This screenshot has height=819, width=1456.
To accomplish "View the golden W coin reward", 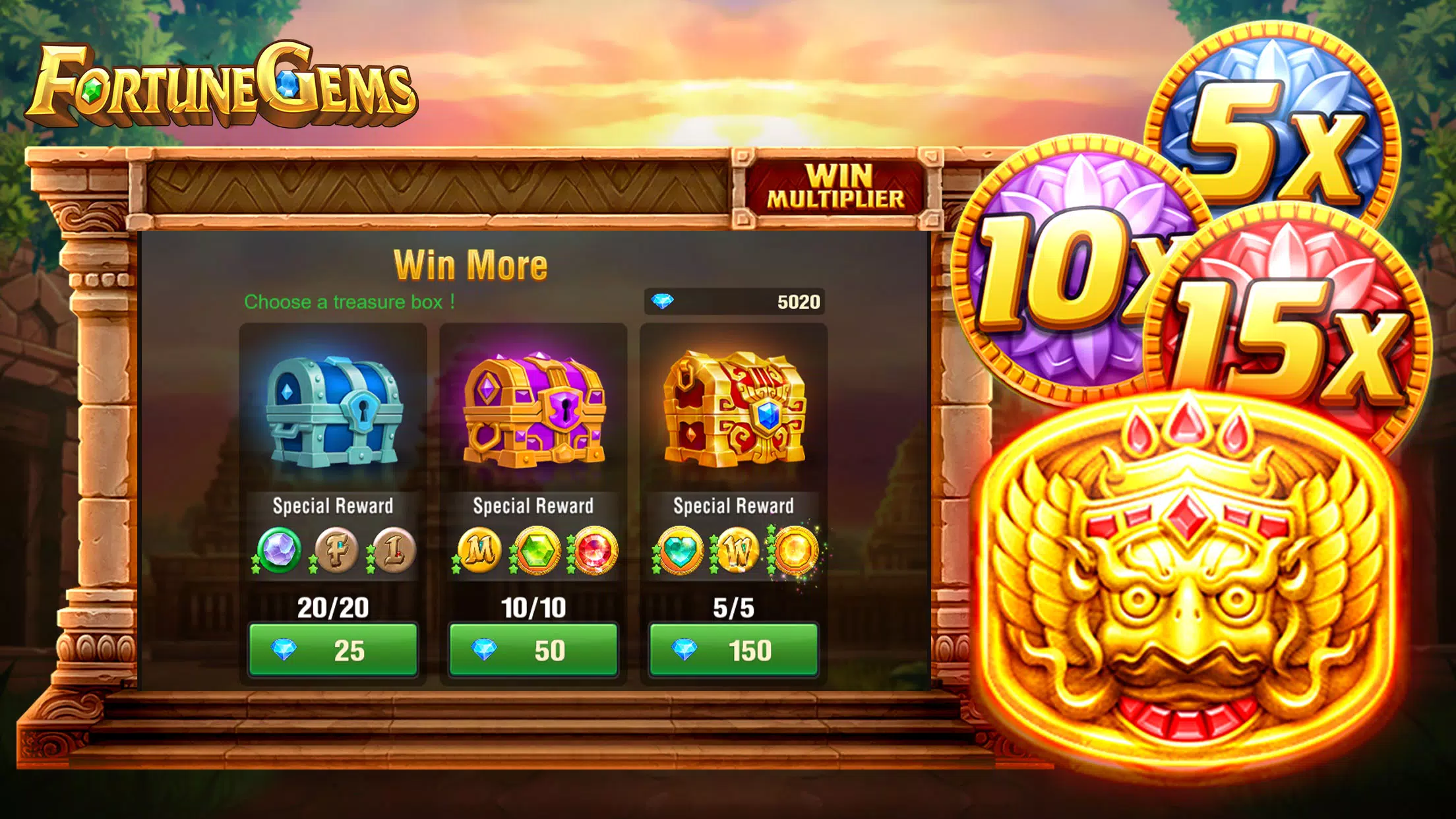I will (737, 550).
